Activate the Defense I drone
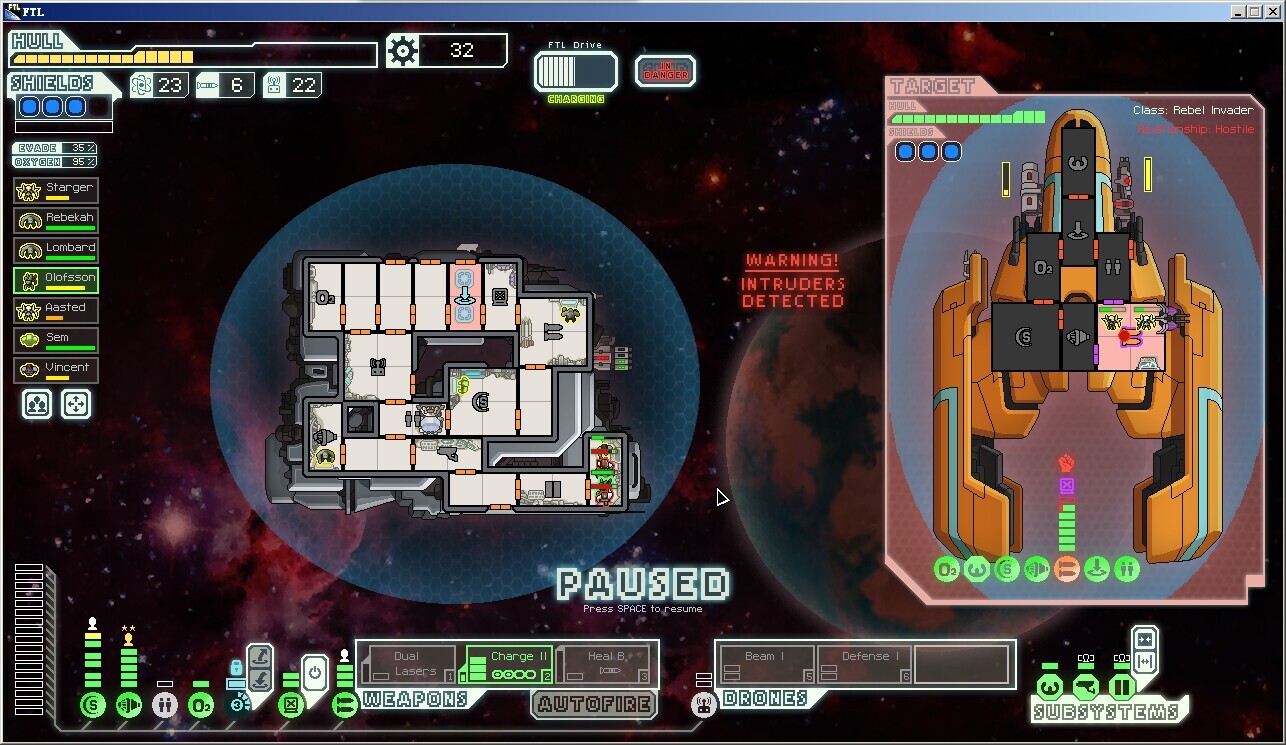Screen dimensions: 1286x745 coord(864,664)
